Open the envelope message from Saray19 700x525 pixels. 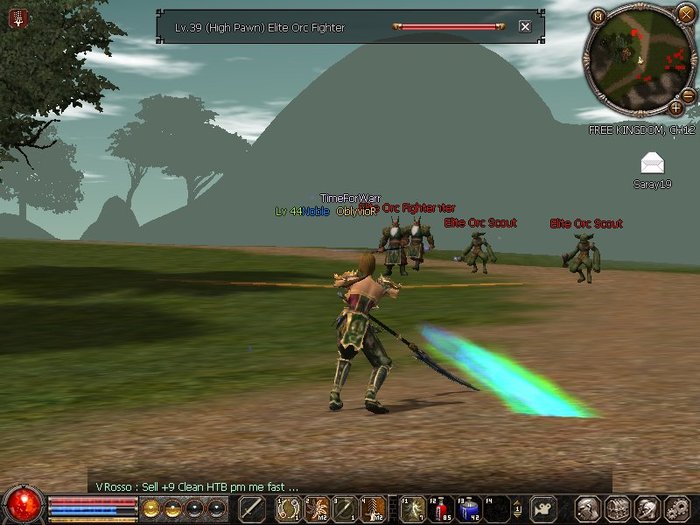tap(653, 163)
